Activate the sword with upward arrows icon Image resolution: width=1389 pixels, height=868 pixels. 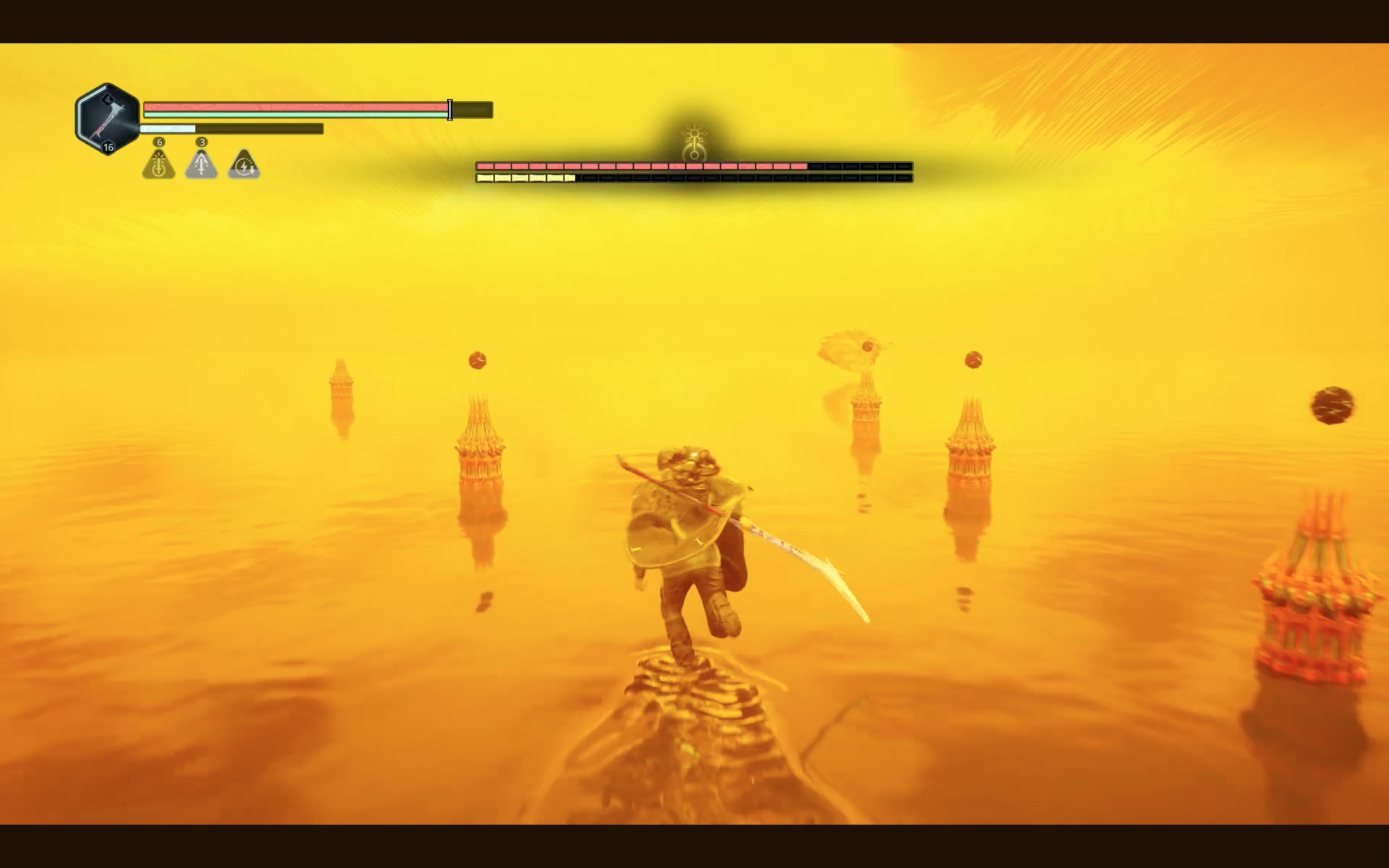point(201,165)
